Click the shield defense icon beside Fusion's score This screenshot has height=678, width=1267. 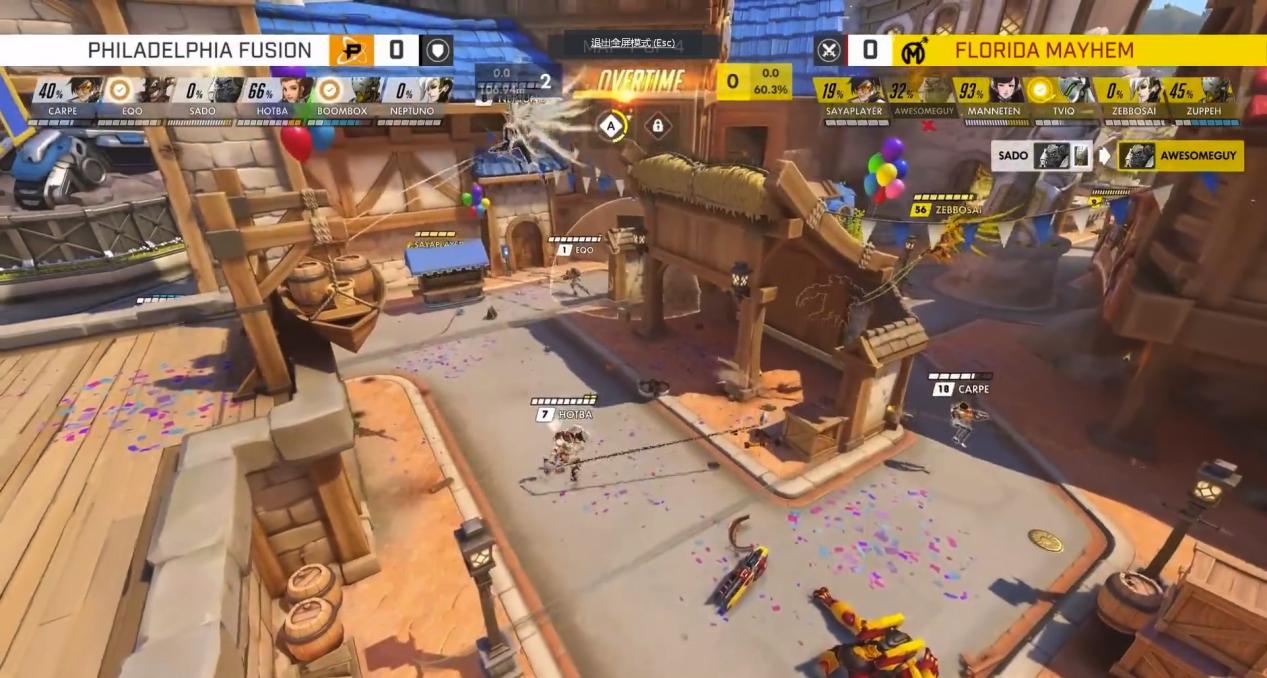tap(436, 50)
